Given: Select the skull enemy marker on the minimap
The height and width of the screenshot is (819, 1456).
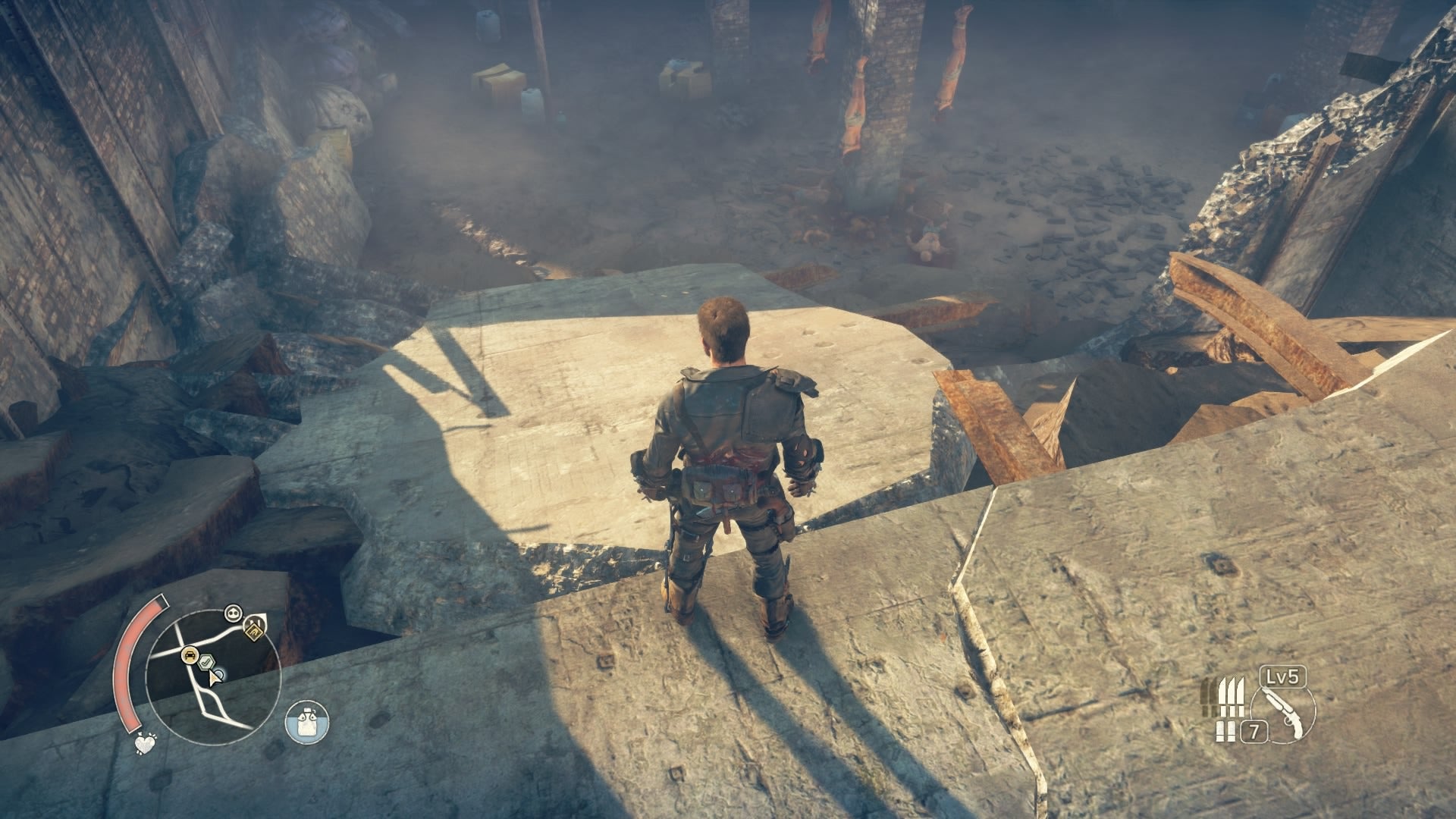Looking at the screenshot, I should click(x=232, y=613).
